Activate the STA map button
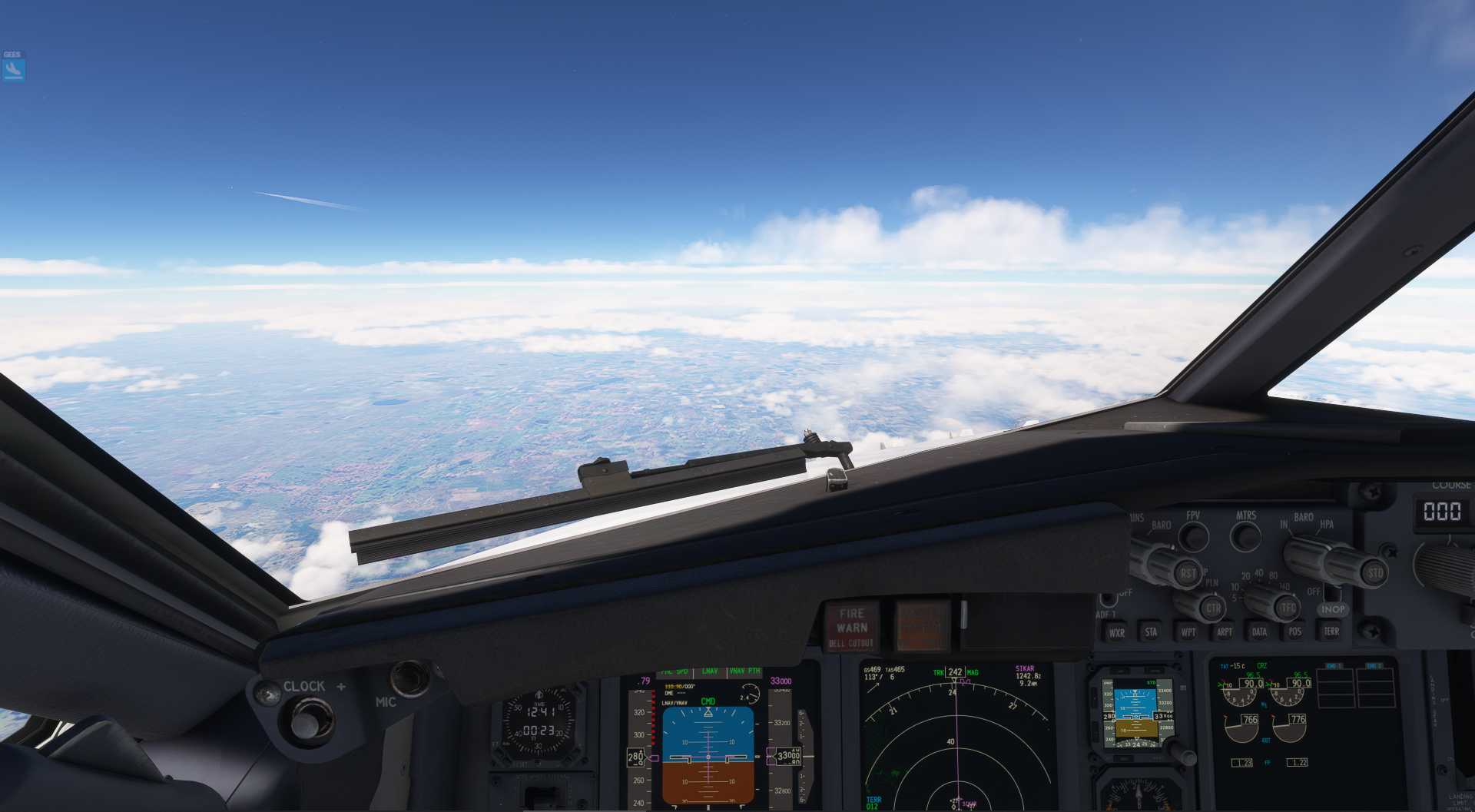This screenshot has height=812, width=1475. tap(1151, 631)
